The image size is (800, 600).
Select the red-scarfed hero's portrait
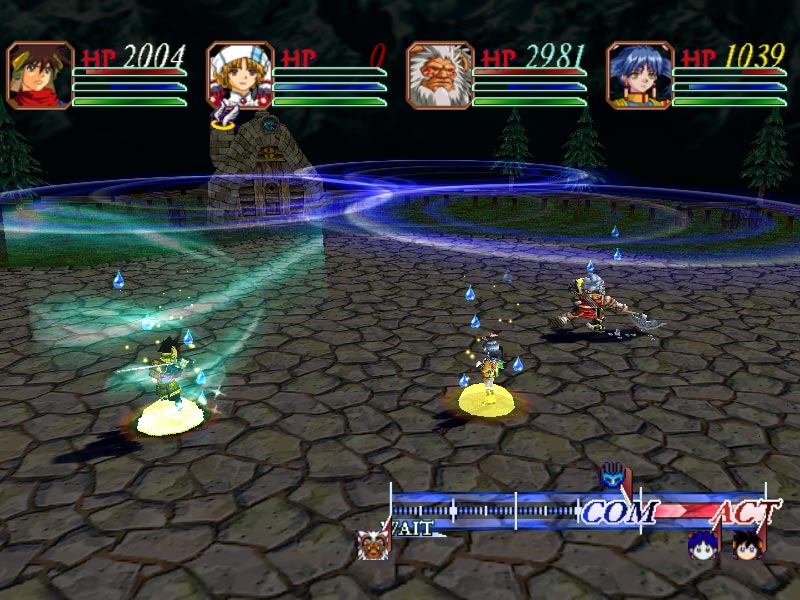[x=40, y=75]
